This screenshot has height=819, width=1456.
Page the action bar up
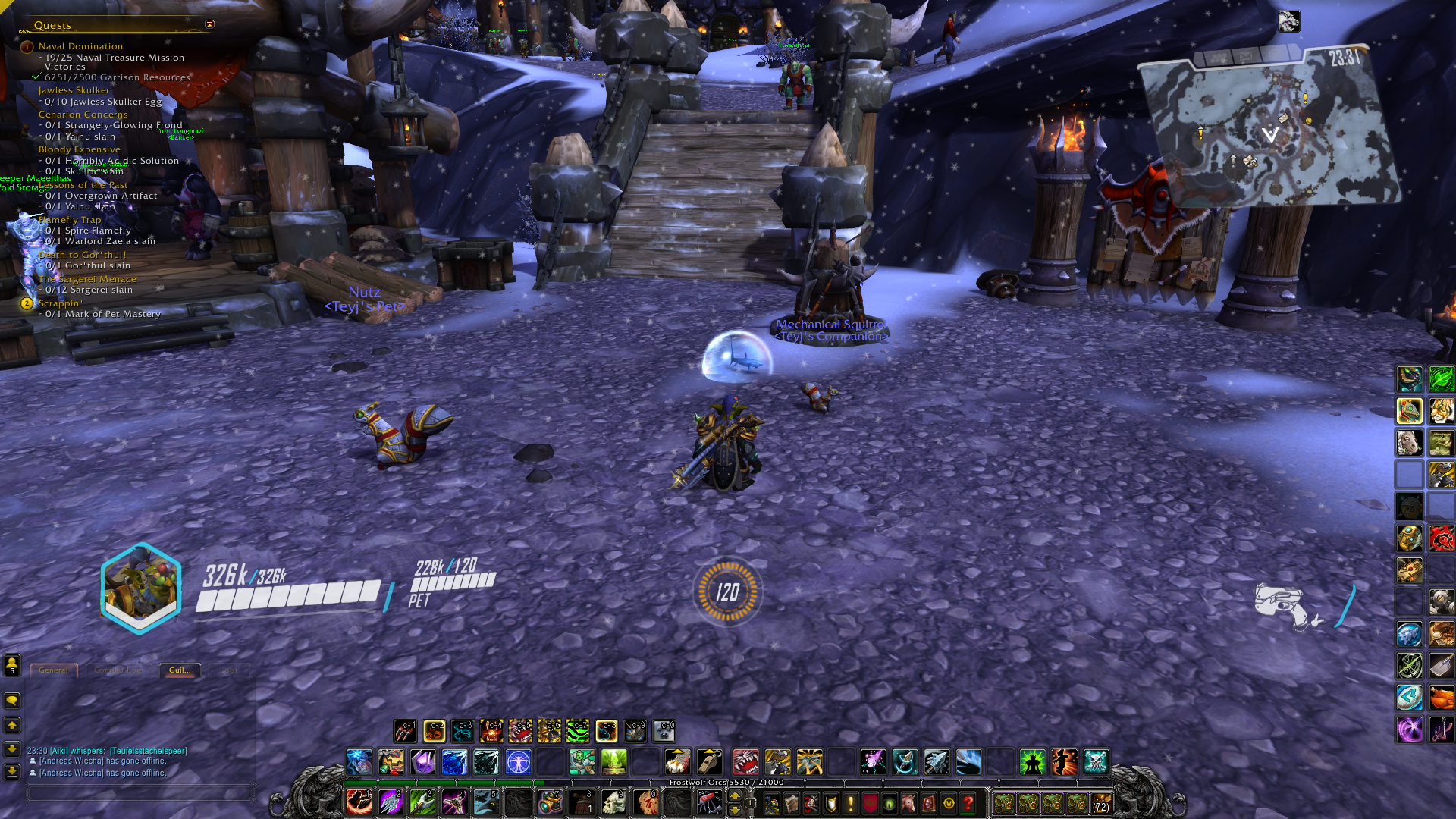(734, 795)
